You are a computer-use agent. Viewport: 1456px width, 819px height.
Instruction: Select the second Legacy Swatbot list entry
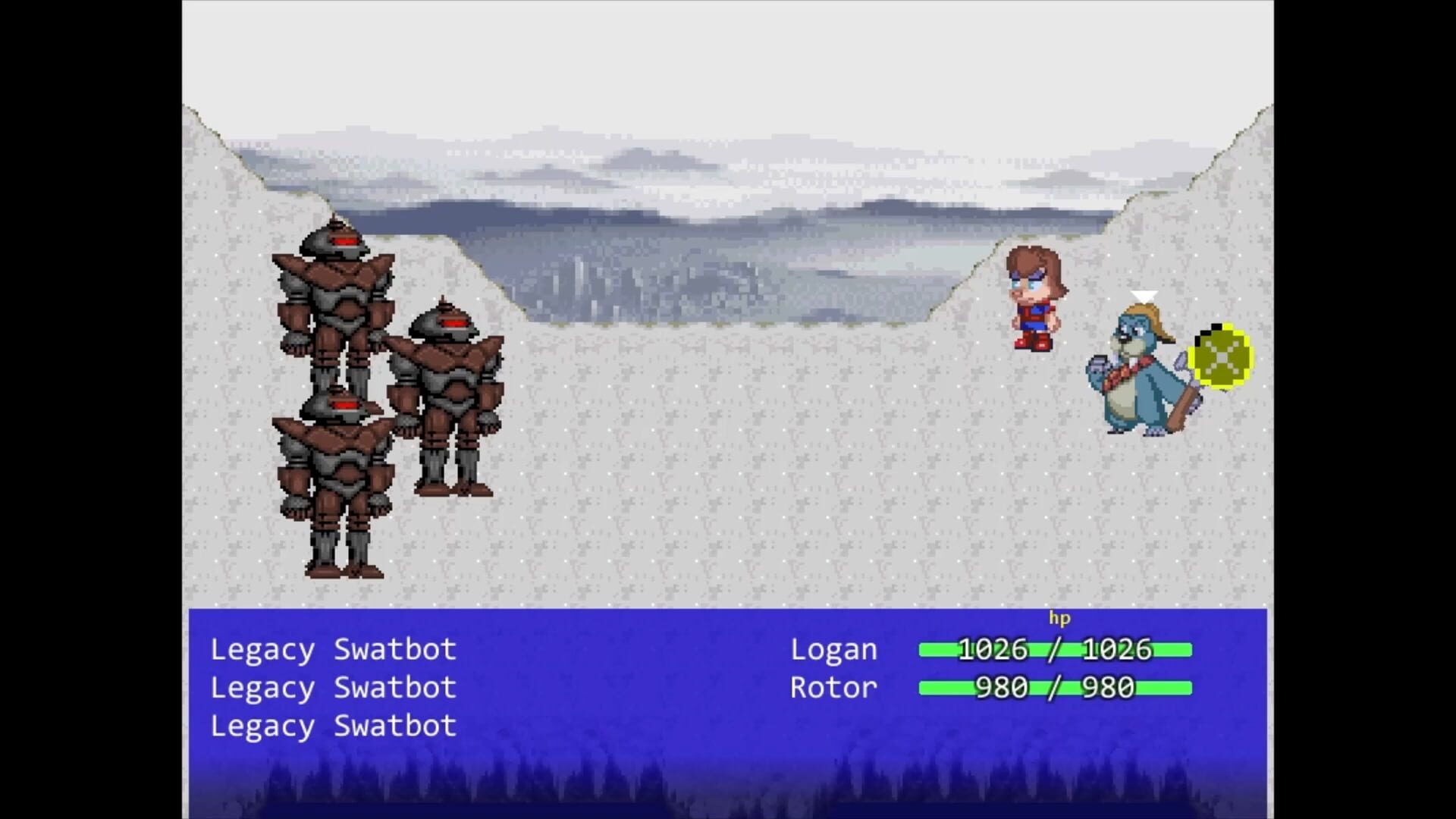[x=332, y=688]
